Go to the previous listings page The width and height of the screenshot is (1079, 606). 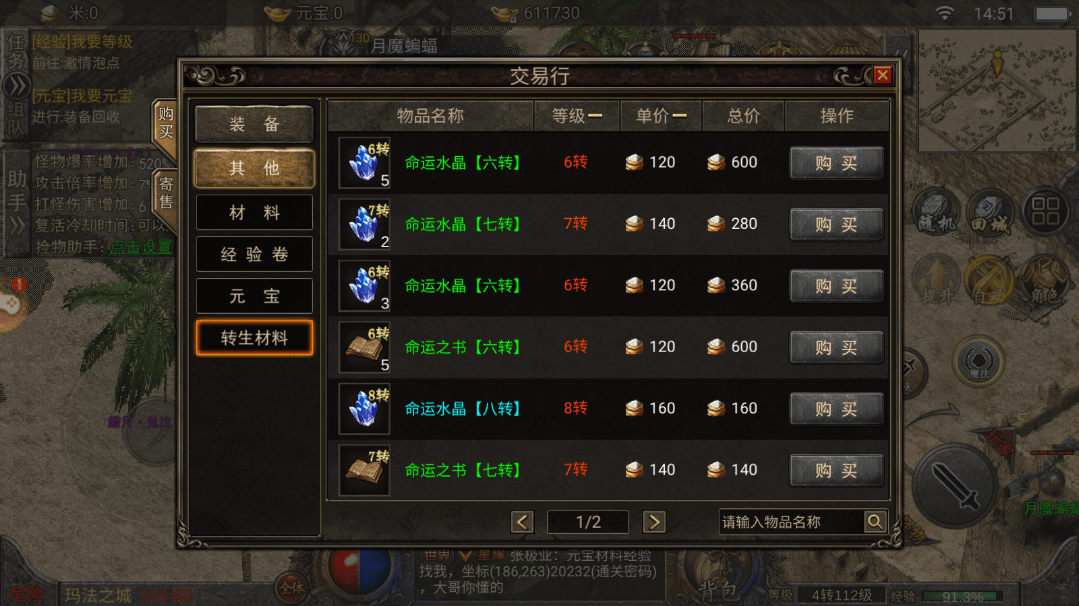tap(522, 522)
